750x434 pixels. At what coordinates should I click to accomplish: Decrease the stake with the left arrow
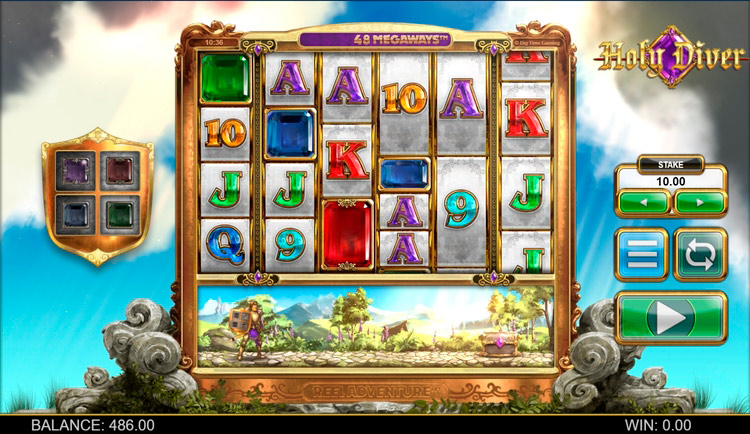tap(643, 202)
